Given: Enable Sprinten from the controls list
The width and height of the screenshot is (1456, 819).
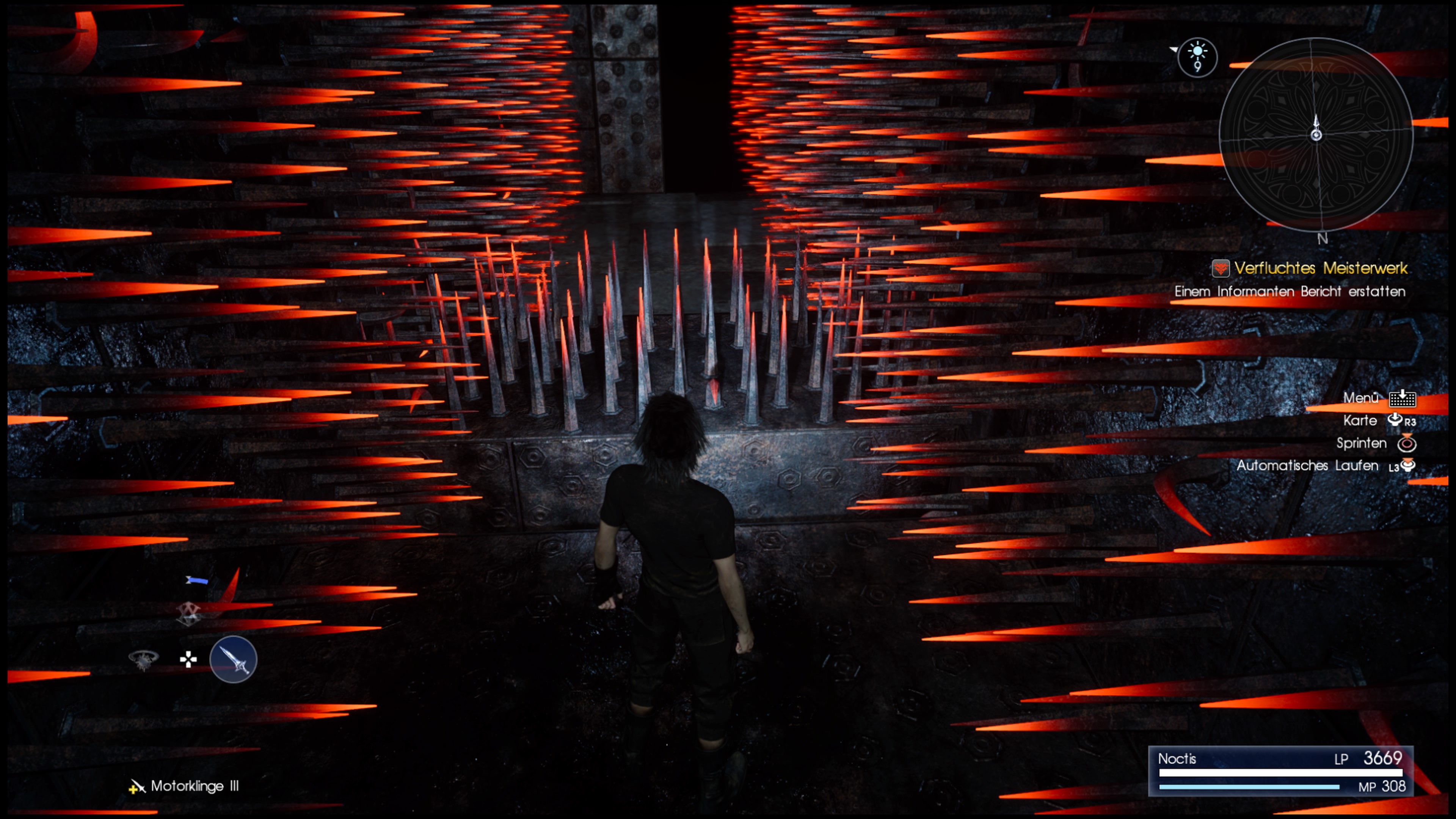Looking at the screenshot, I should click(1362, 443).
